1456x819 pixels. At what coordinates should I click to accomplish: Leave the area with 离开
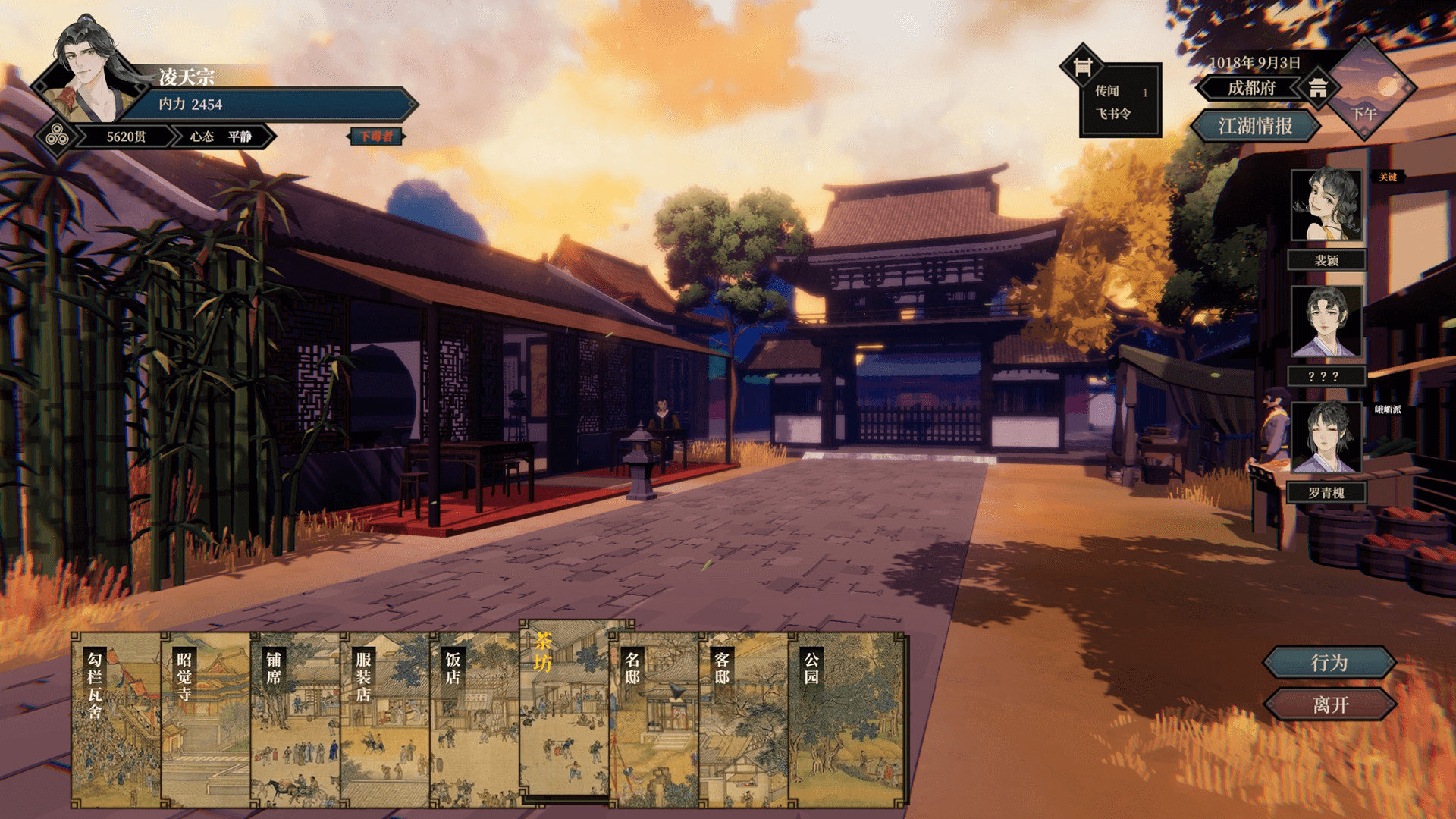pyautogui.click(x=1329, y=705)
